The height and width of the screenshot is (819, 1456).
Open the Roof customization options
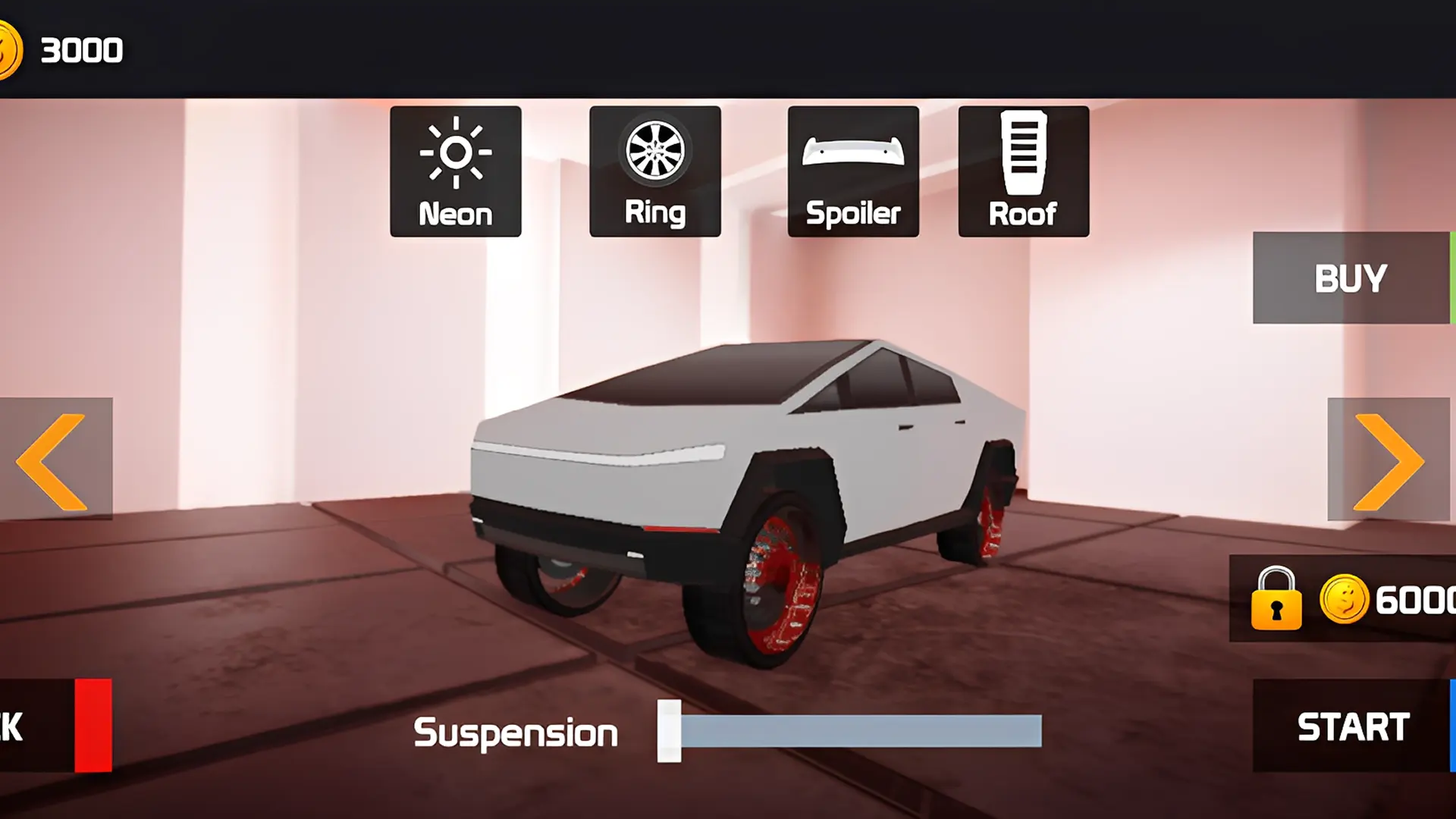click(1023, 171)
